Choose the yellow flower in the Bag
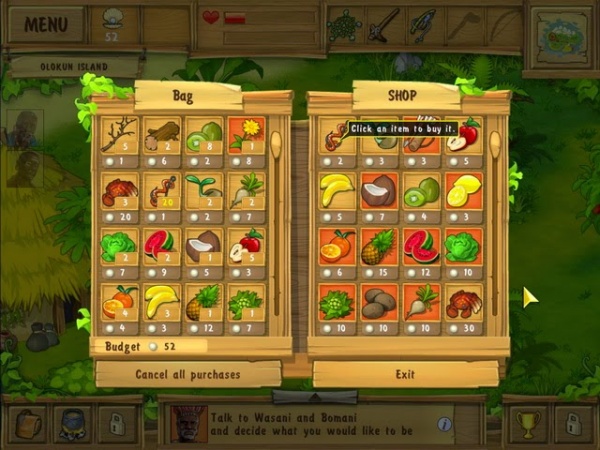 pos(246,134)
